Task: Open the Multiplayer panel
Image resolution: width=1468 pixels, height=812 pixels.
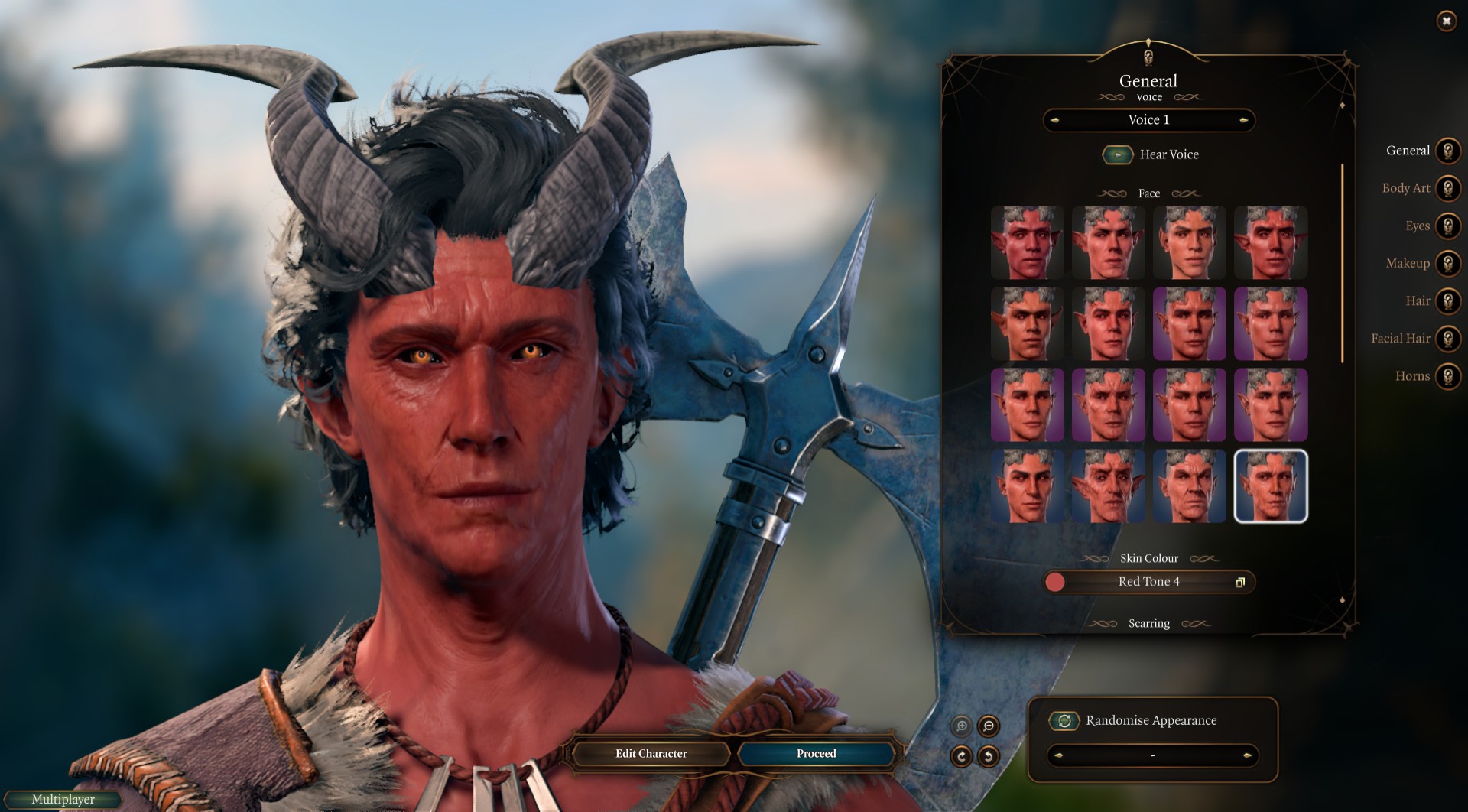Action: pyautogui.click(x=63, y=799)
